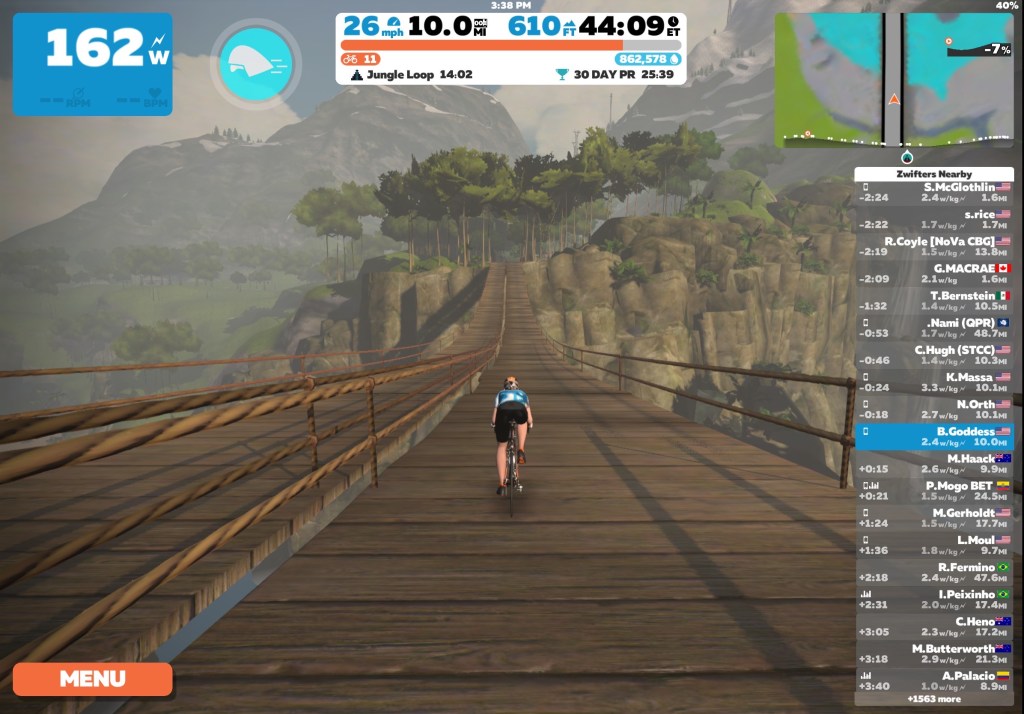Click the .Nami (QPR) rider entry
1024x714 pixels.
(934, 328)
